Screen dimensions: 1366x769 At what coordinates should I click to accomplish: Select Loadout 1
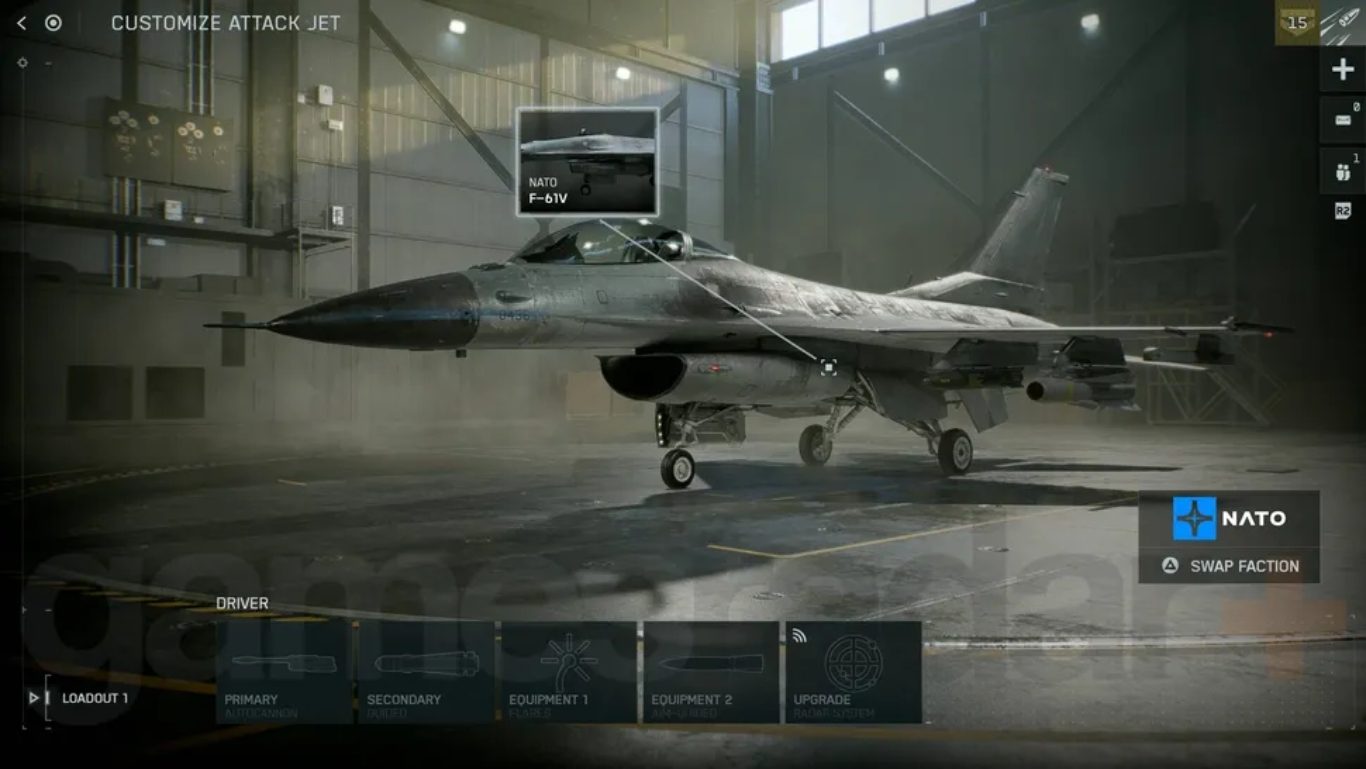click(95, 698)
